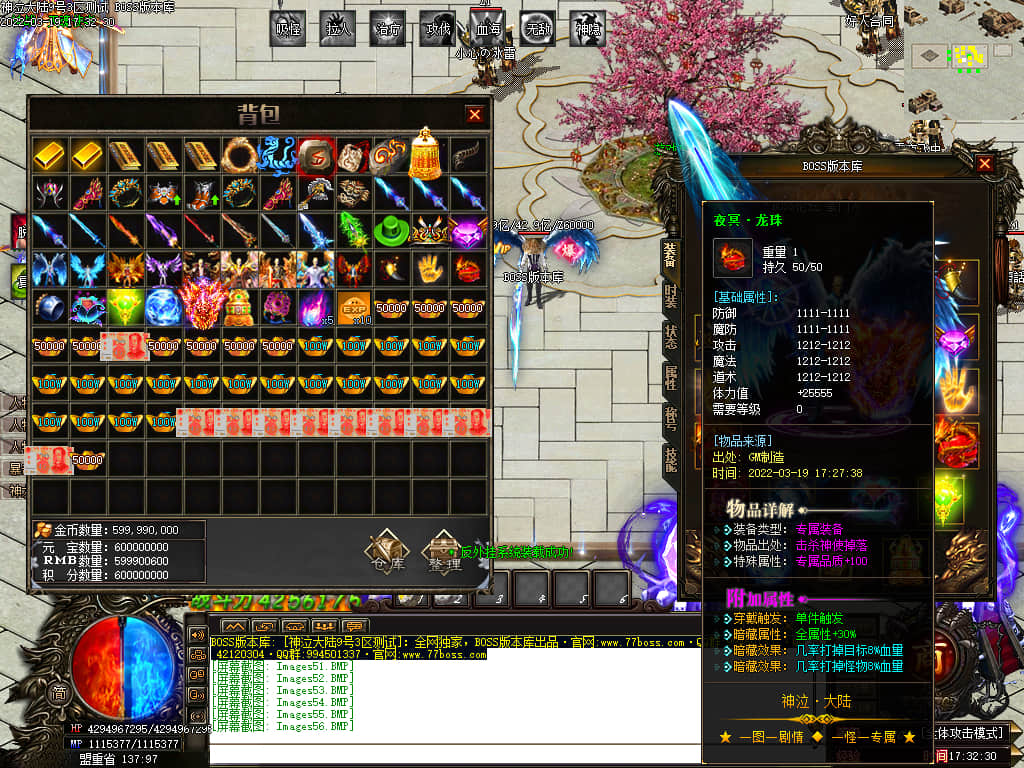Activate the 吸怪 skill button

point(288,29)
